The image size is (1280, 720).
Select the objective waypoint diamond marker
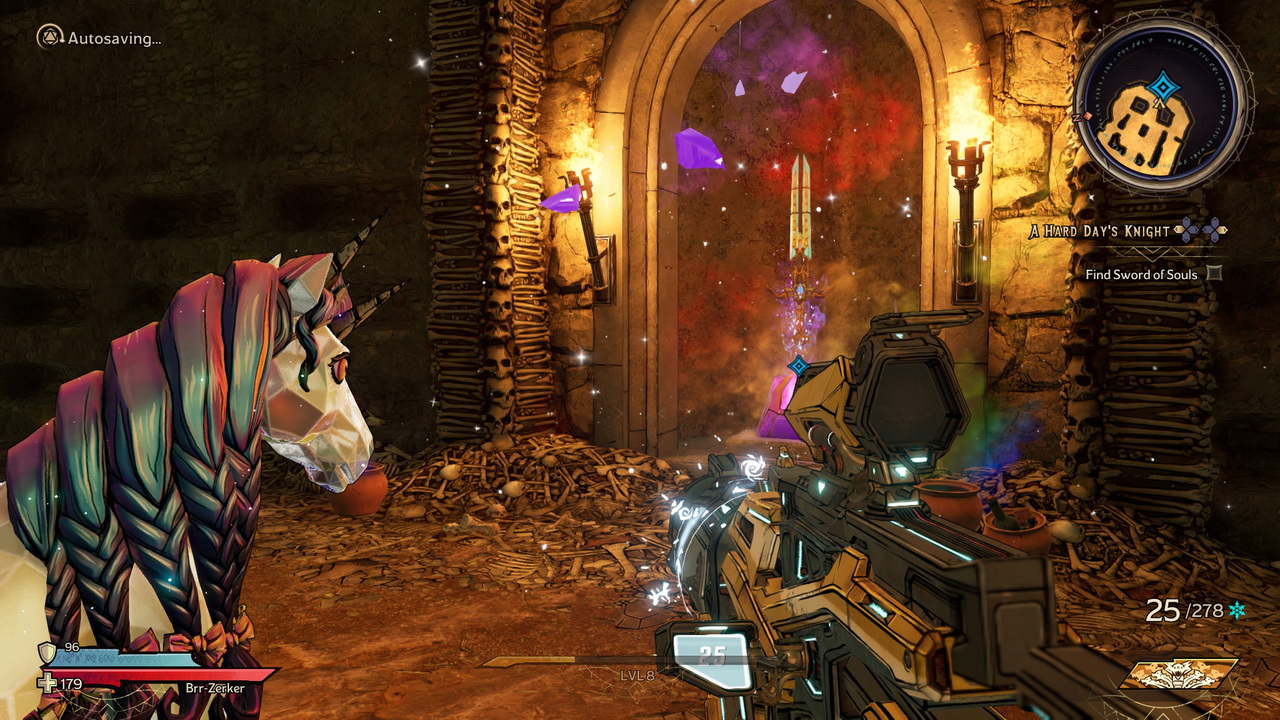[798, 366]
